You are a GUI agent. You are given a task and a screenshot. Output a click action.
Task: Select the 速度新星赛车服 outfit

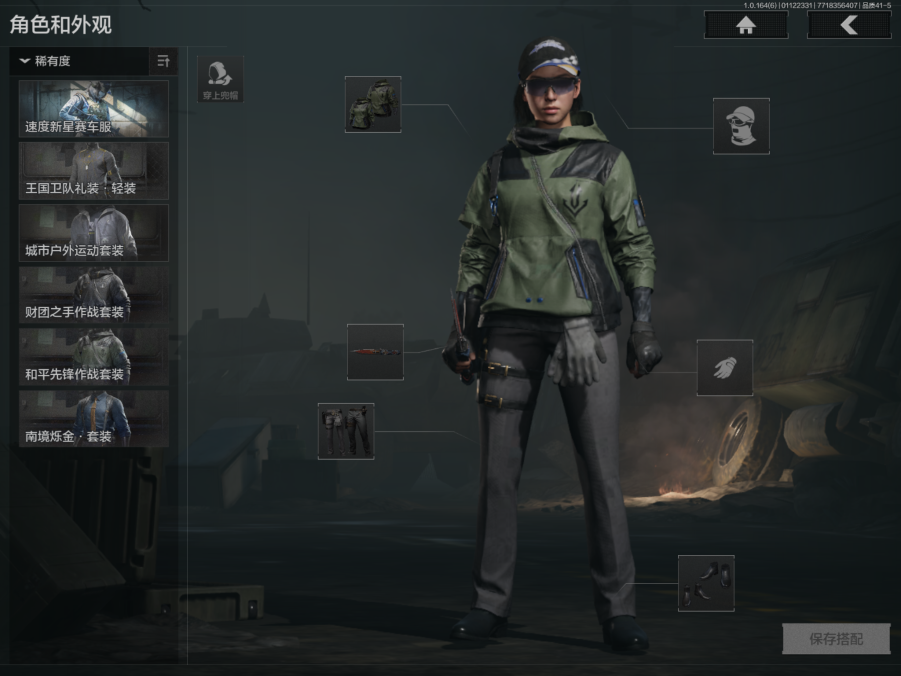point(94,109)
